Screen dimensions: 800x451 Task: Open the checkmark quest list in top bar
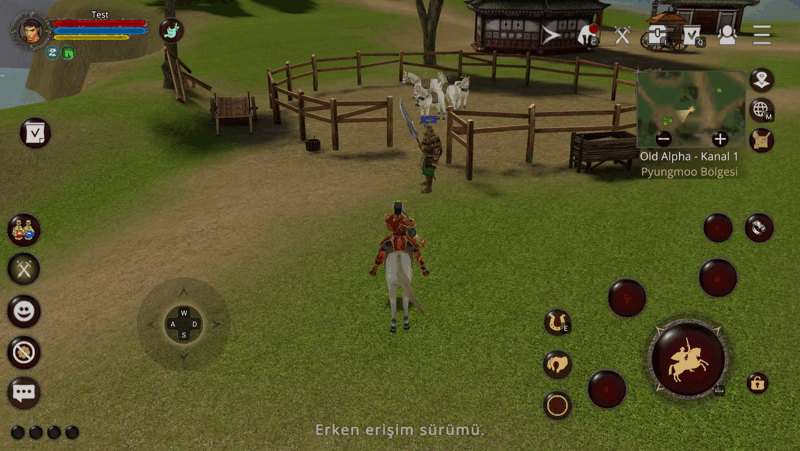pos(691,35)
